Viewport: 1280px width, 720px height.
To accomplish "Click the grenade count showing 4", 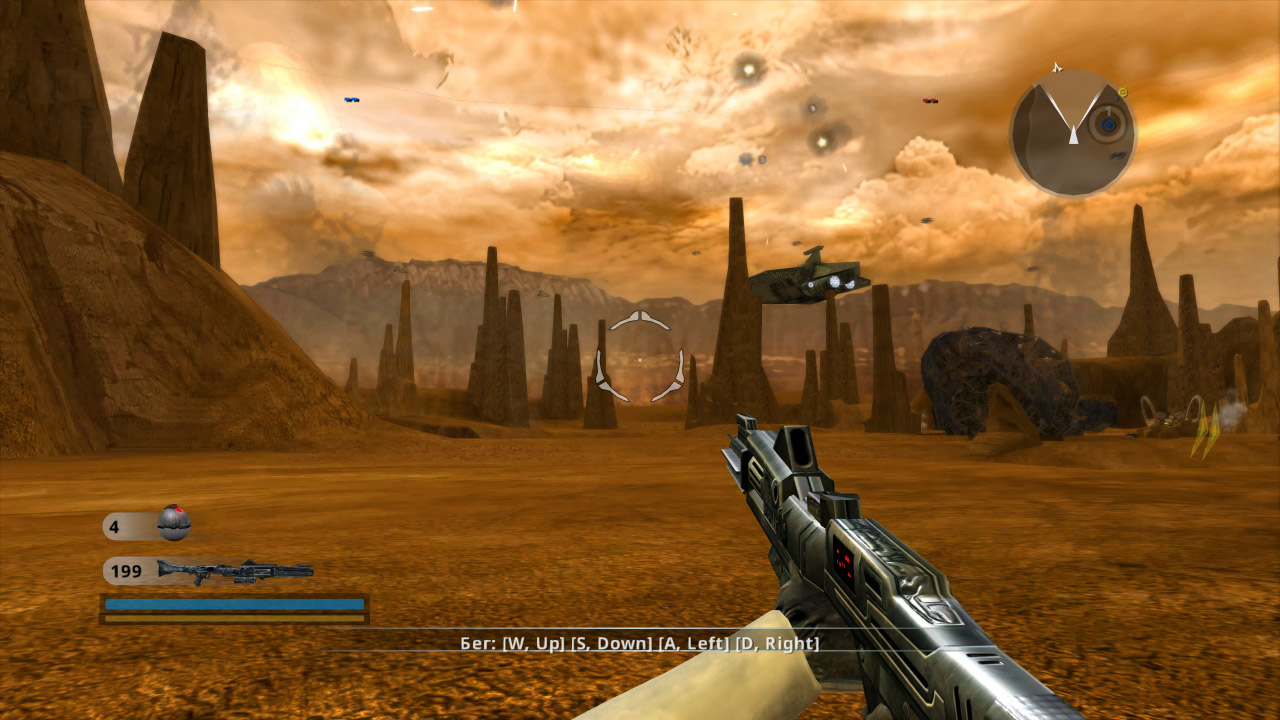I will pos(114,525).
